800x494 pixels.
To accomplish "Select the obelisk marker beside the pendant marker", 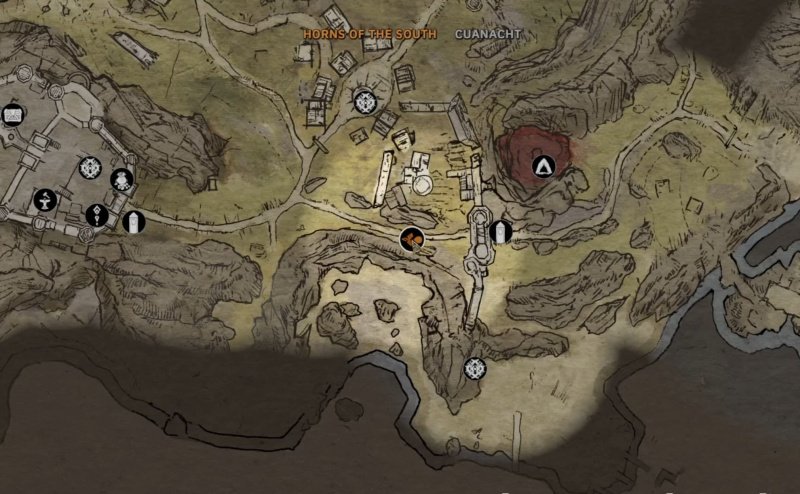I will coord(133,222).
